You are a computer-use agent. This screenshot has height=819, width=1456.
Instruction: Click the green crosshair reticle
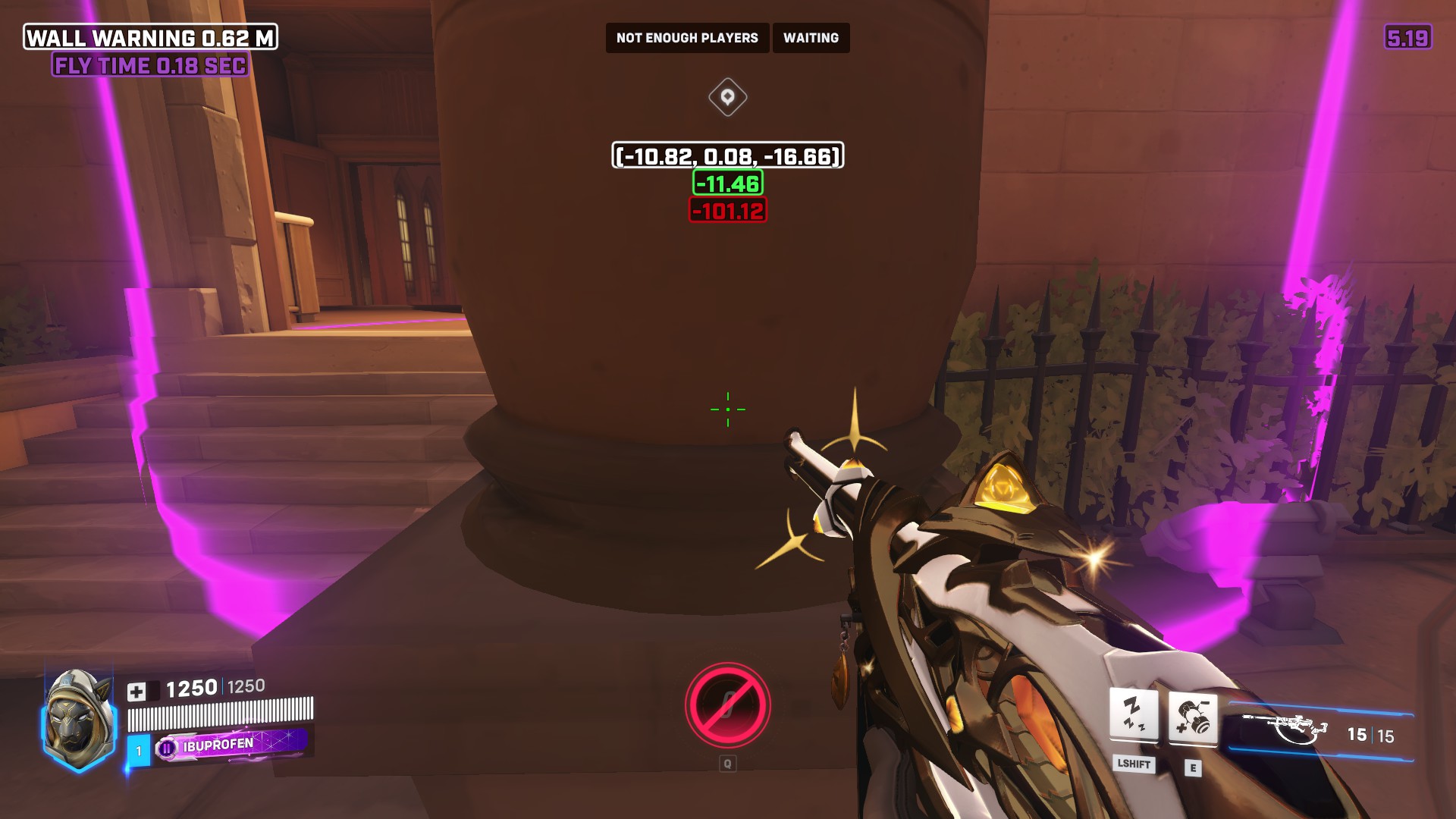coord(727,409)
